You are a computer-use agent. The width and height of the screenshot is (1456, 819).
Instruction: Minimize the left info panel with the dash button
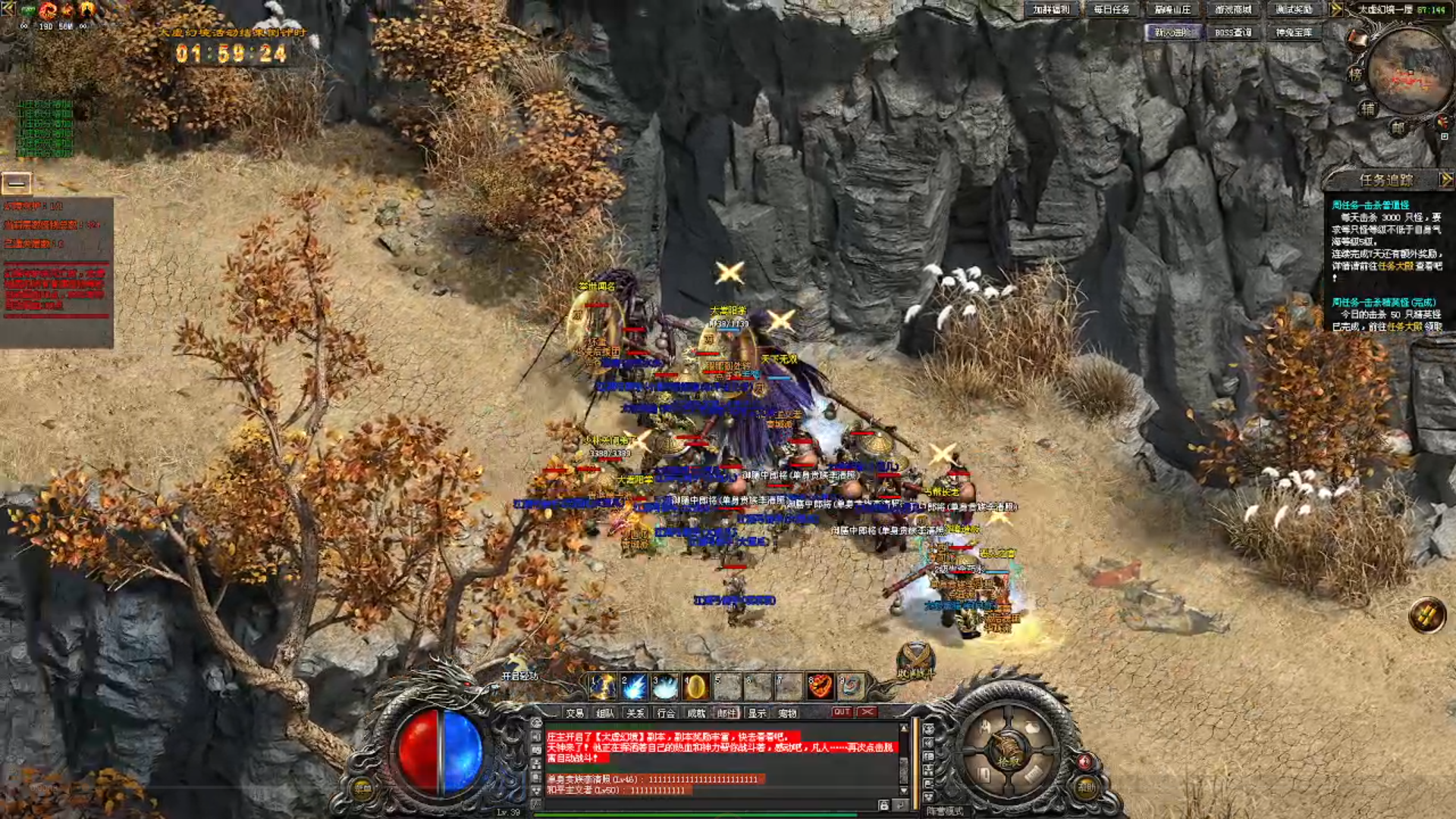tap(16, 183)
